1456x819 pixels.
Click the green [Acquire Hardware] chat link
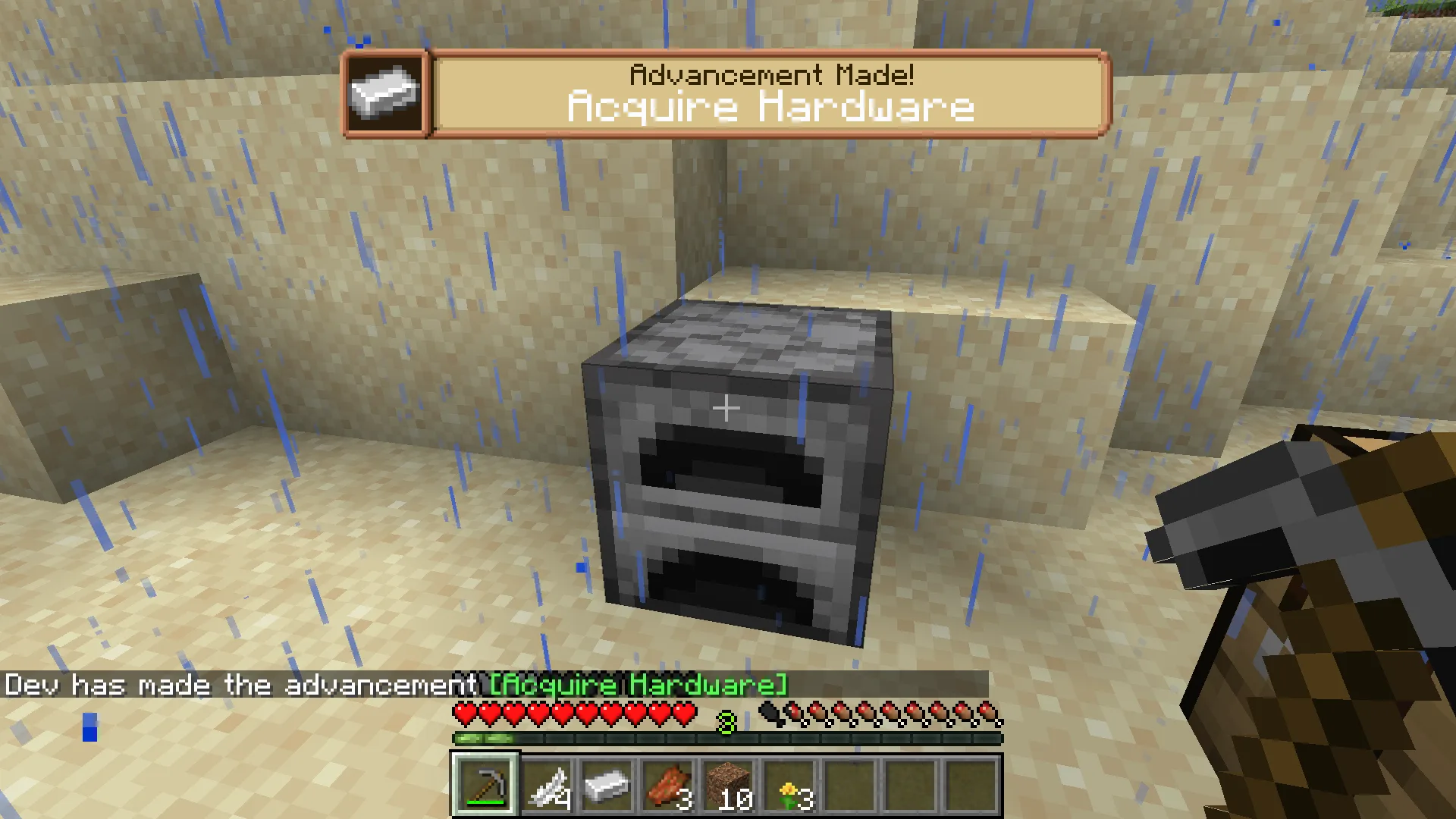[x=637, y=685]
